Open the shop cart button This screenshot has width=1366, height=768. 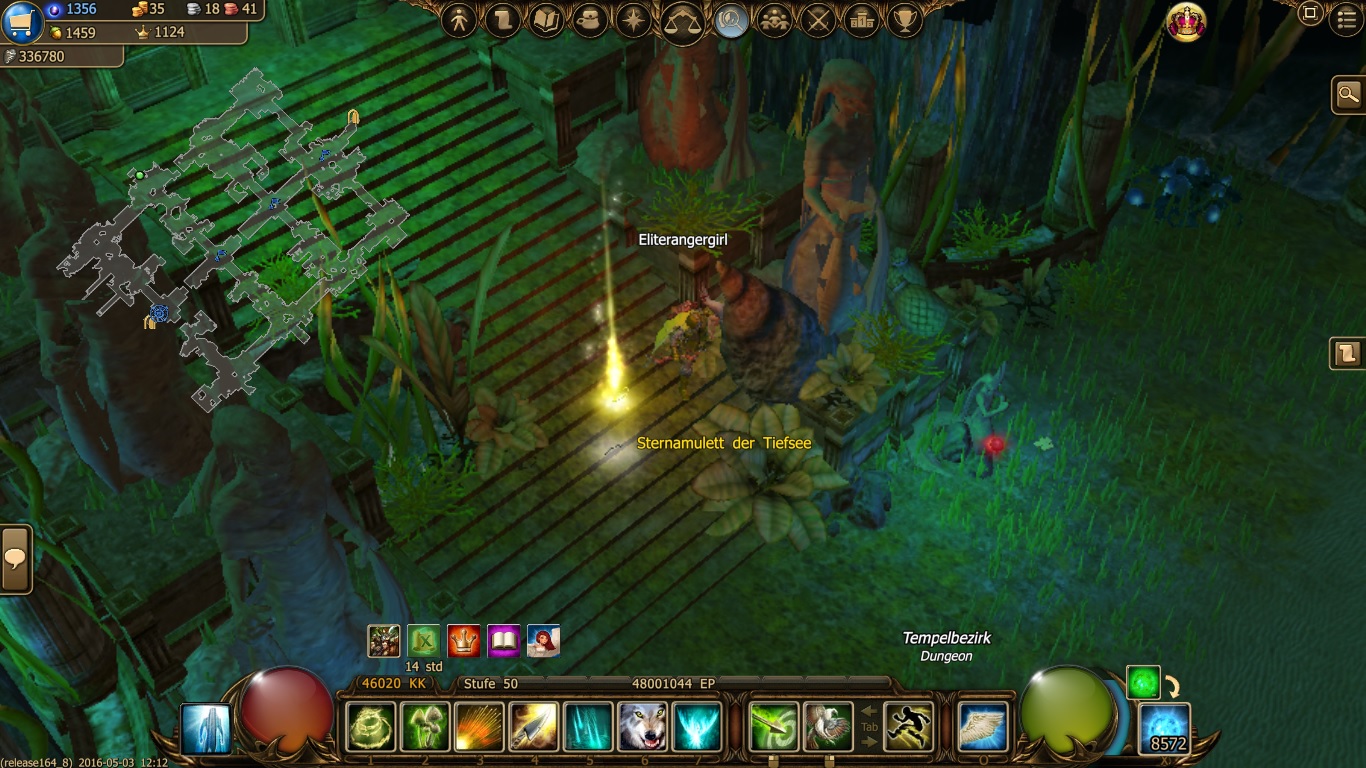point(22,22)
